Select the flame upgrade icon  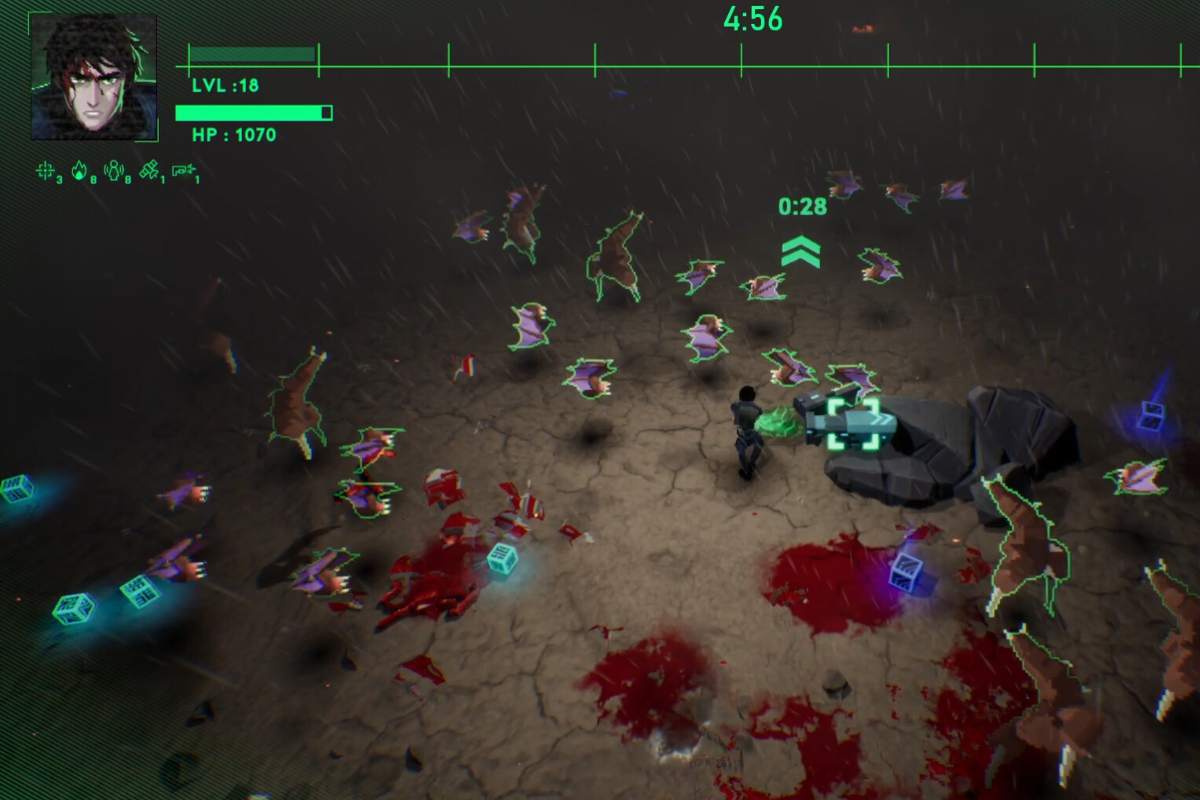tap(79, 171)
